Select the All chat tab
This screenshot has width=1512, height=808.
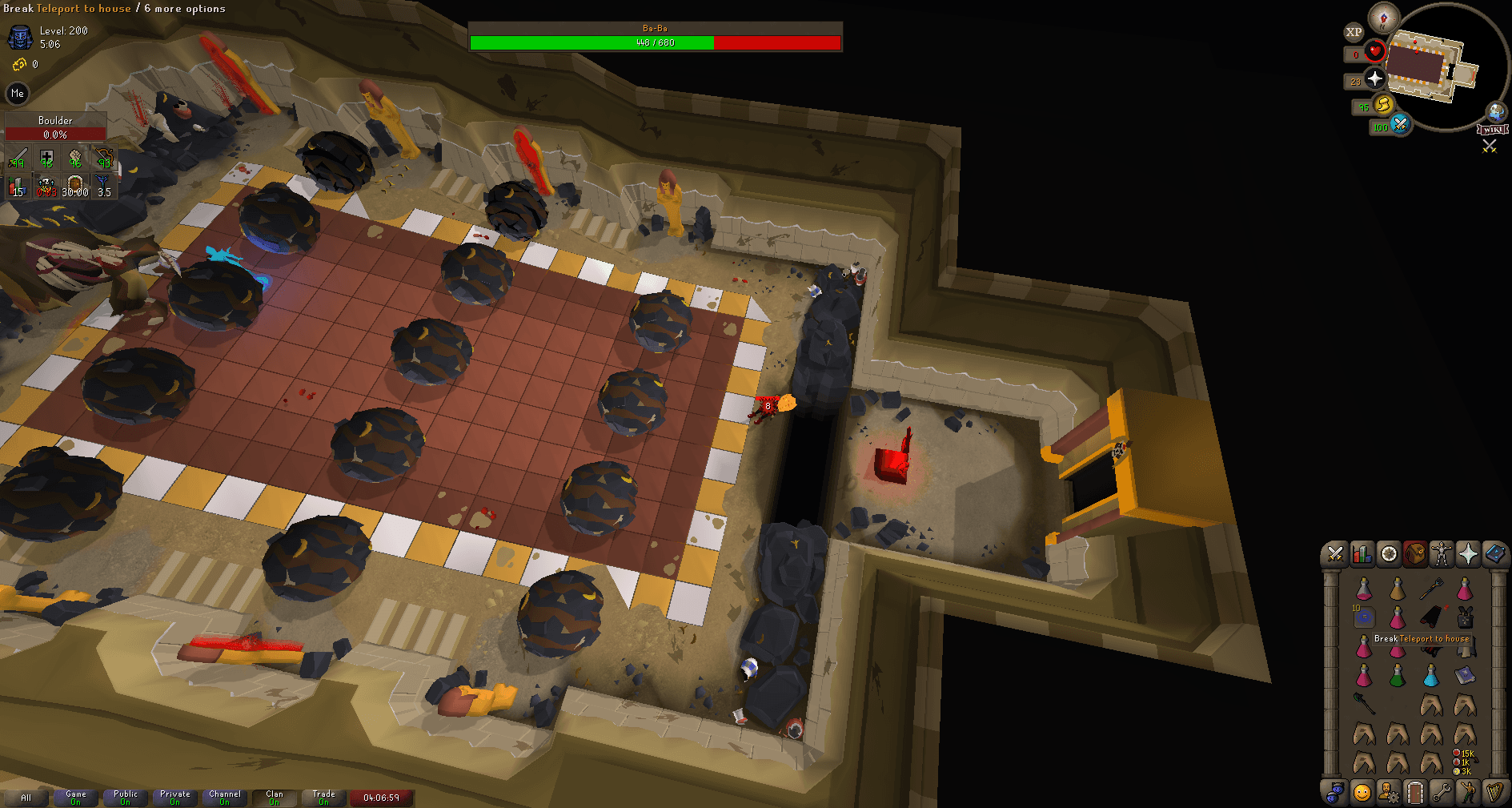point(26,798)
